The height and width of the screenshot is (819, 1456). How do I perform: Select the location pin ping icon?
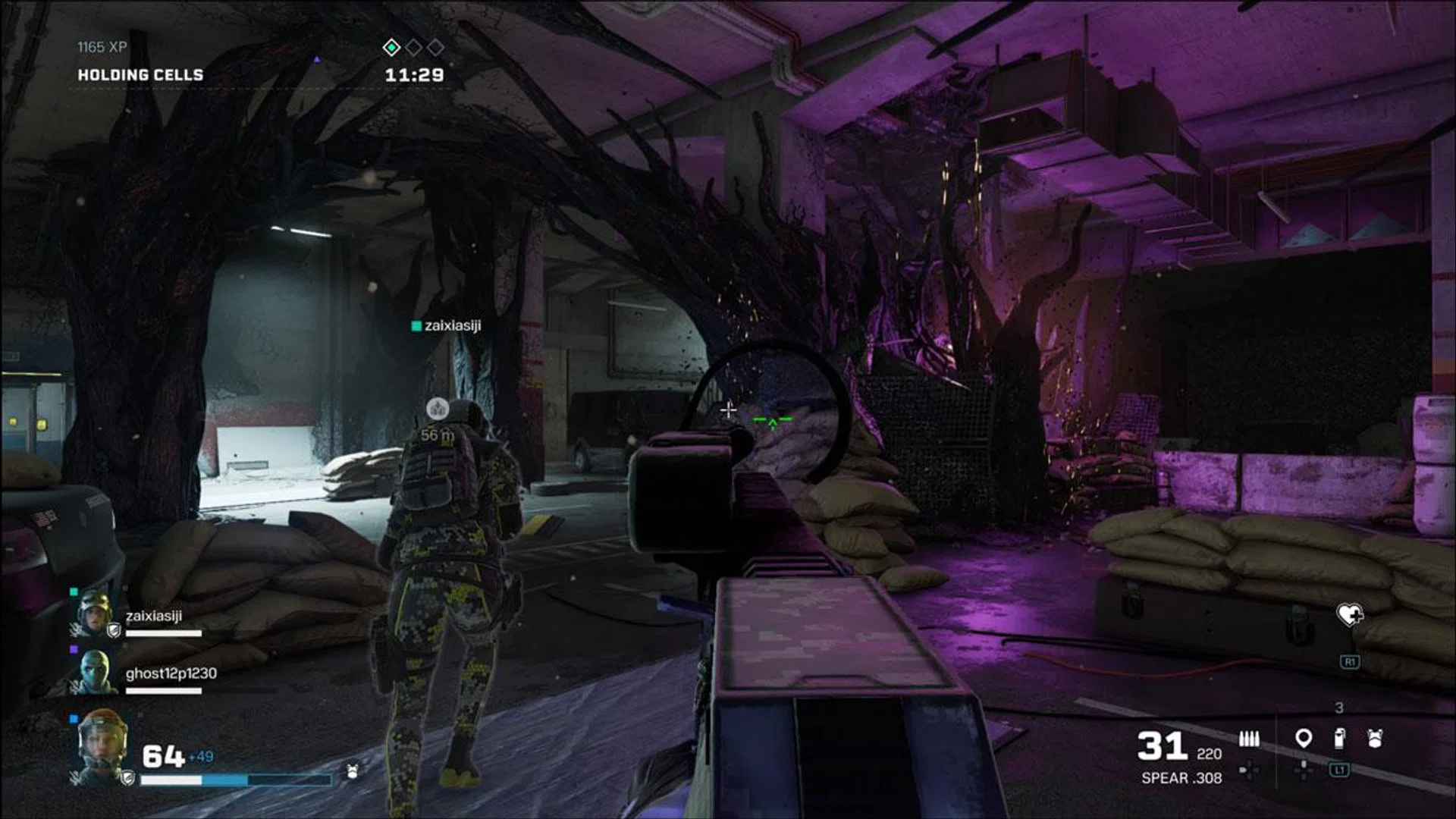click(1303, 738)
